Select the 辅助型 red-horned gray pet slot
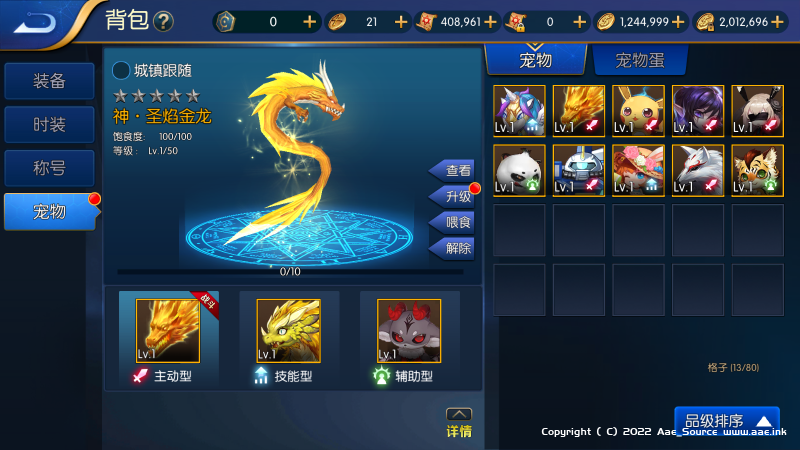This screenshot has height=450, width=800. [409, 332]
